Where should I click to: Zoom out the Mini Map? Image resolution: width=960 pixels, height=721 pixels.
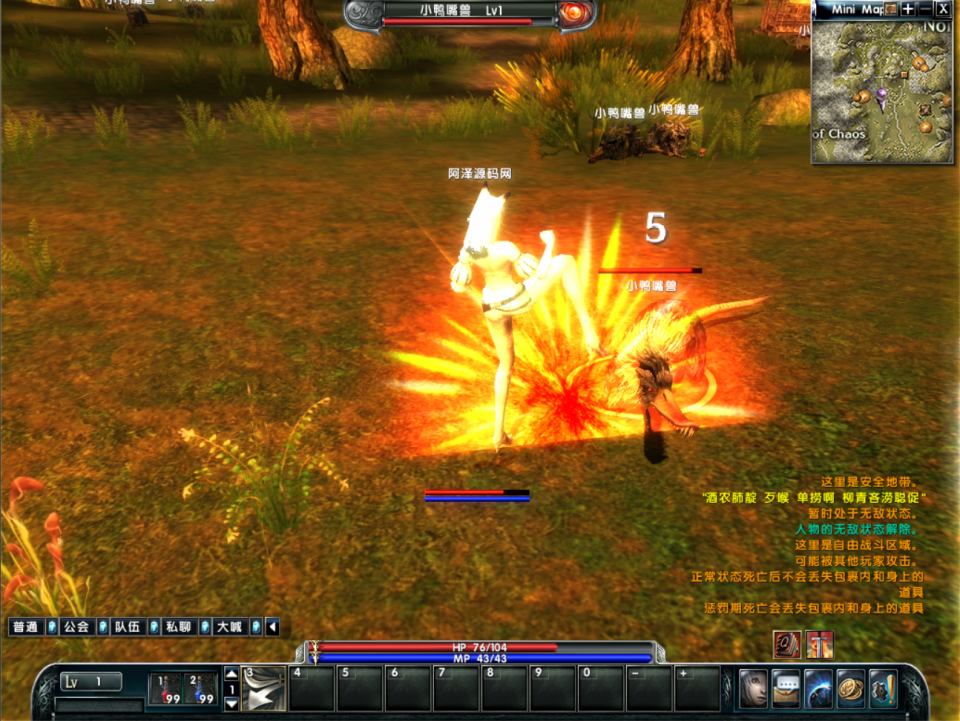tap(925, 9)
